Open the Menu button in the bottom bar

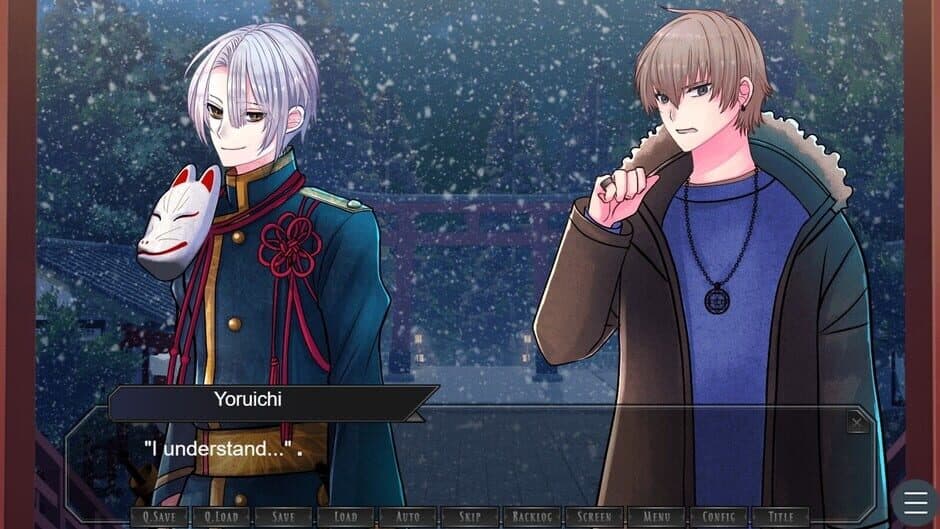656,517
